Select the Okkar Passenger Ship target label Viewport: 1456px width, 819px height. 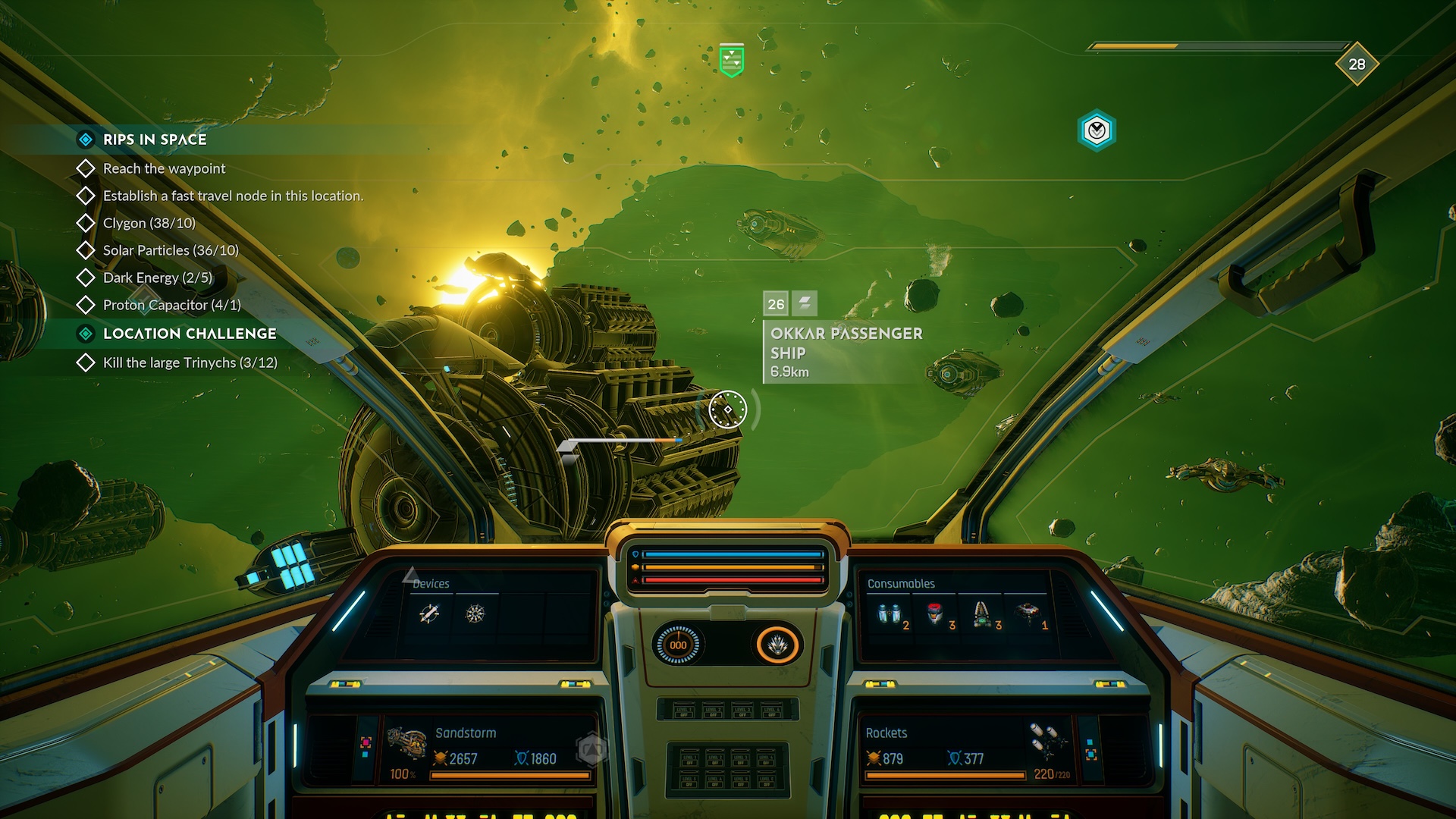point(846,344)
